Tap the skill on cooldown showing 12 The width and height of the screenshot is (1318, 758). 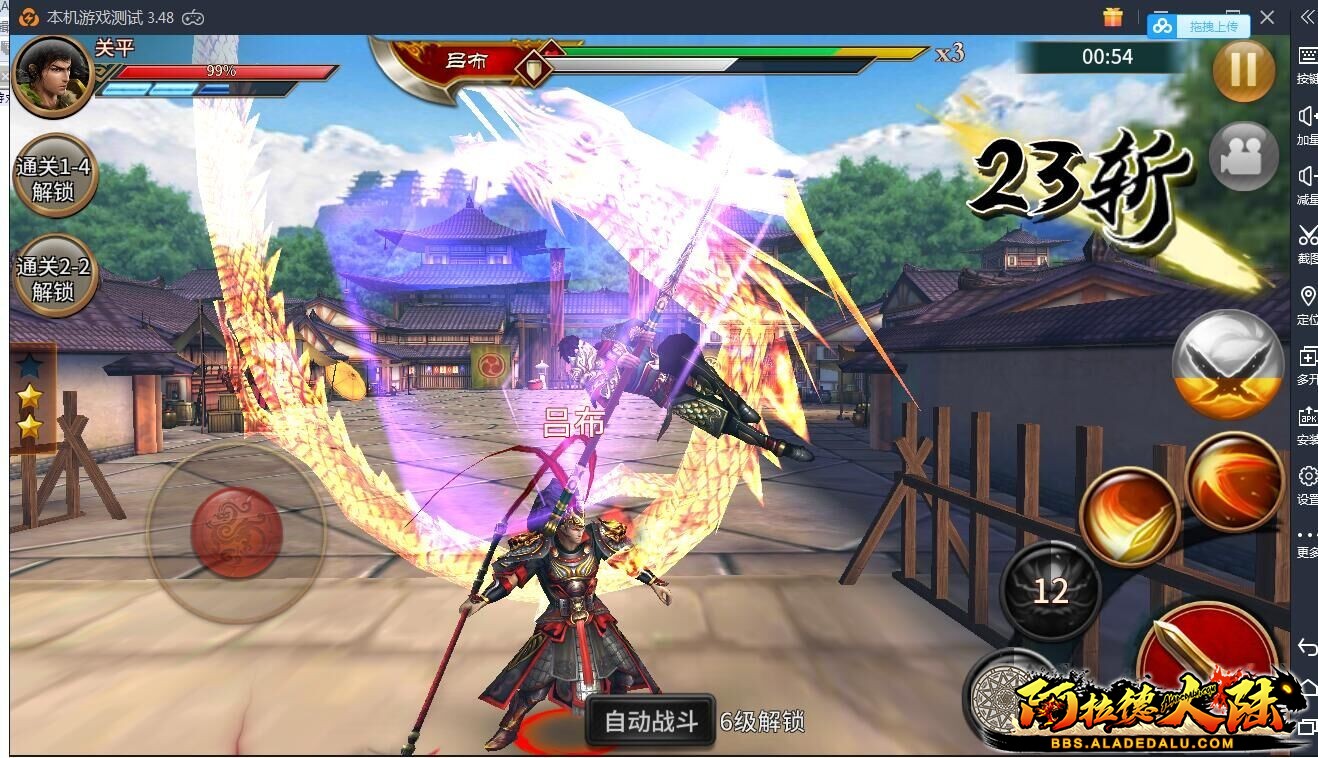pos(1050,590)
